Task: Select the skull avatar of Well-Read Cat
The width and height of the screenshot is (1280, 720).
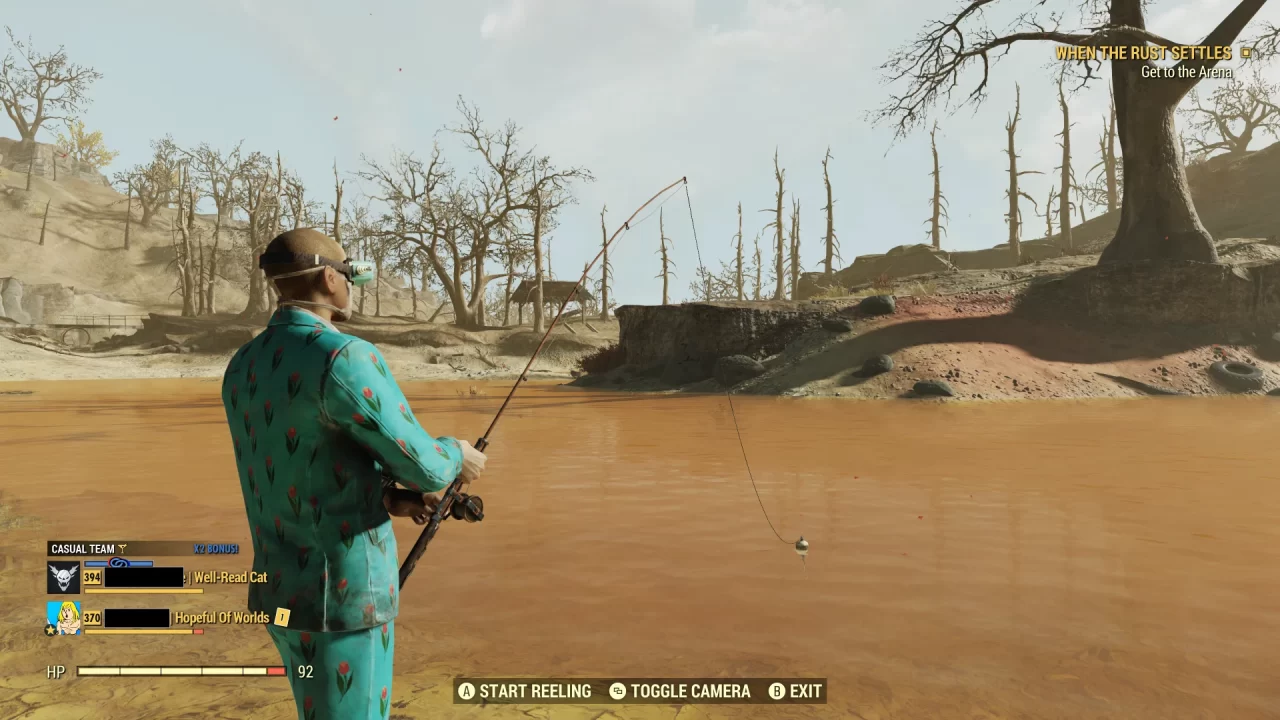Action: 64,577
